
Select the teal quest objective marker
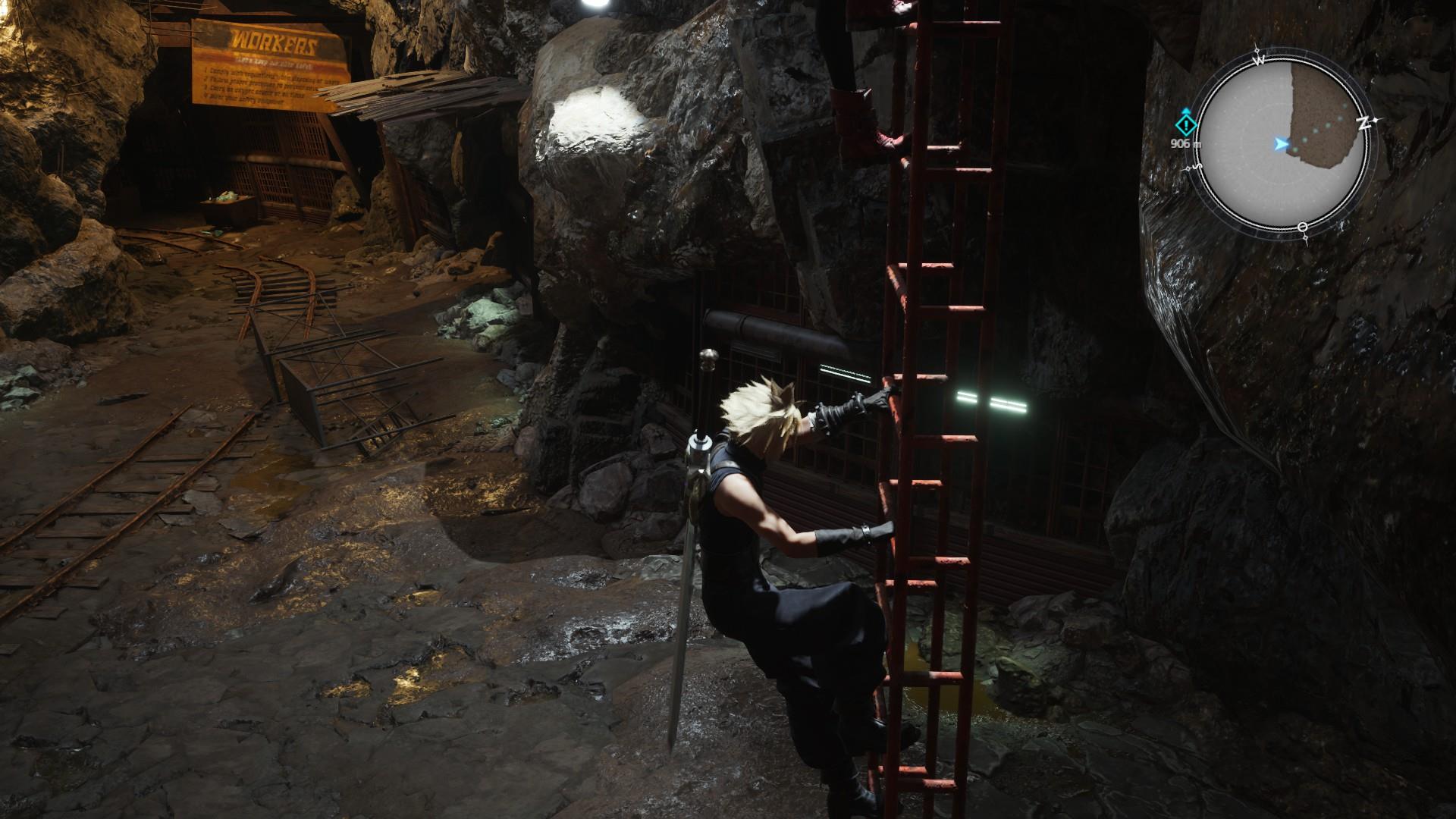point(1185,124)
